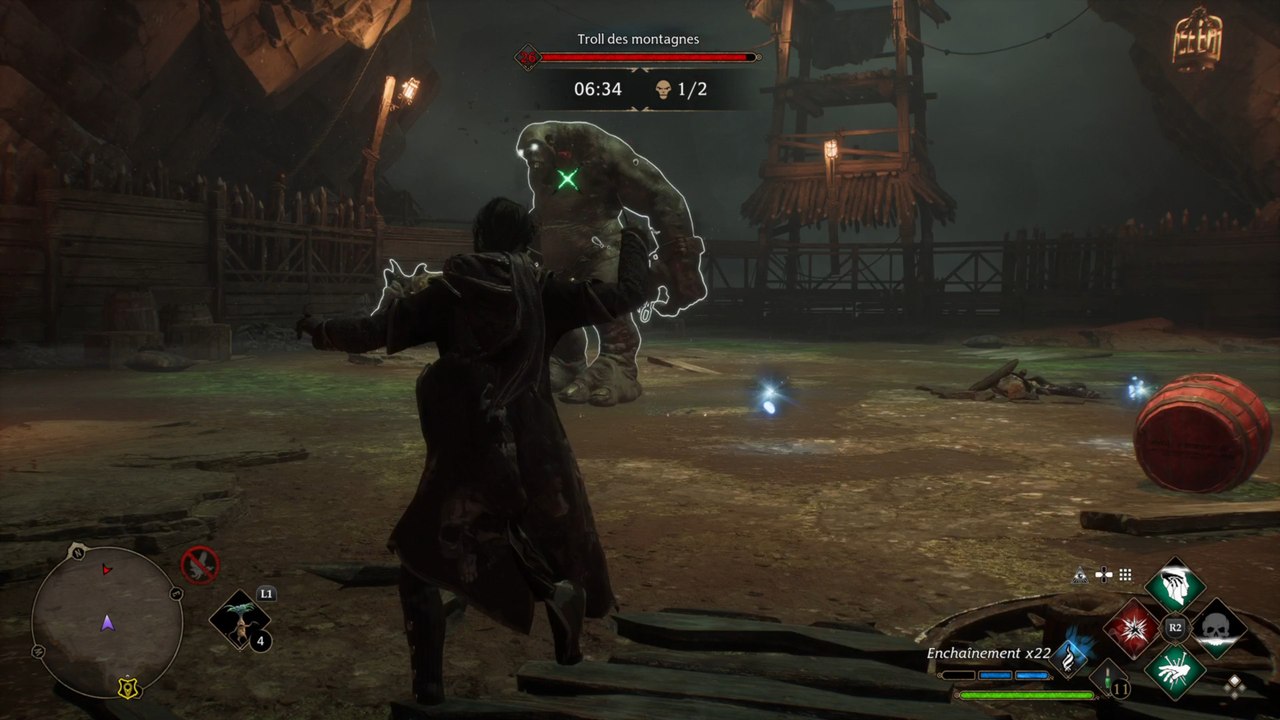Screen dimensions: 1280x720
Task: Cast the green head-and-hand spell
Action: 1175,586
